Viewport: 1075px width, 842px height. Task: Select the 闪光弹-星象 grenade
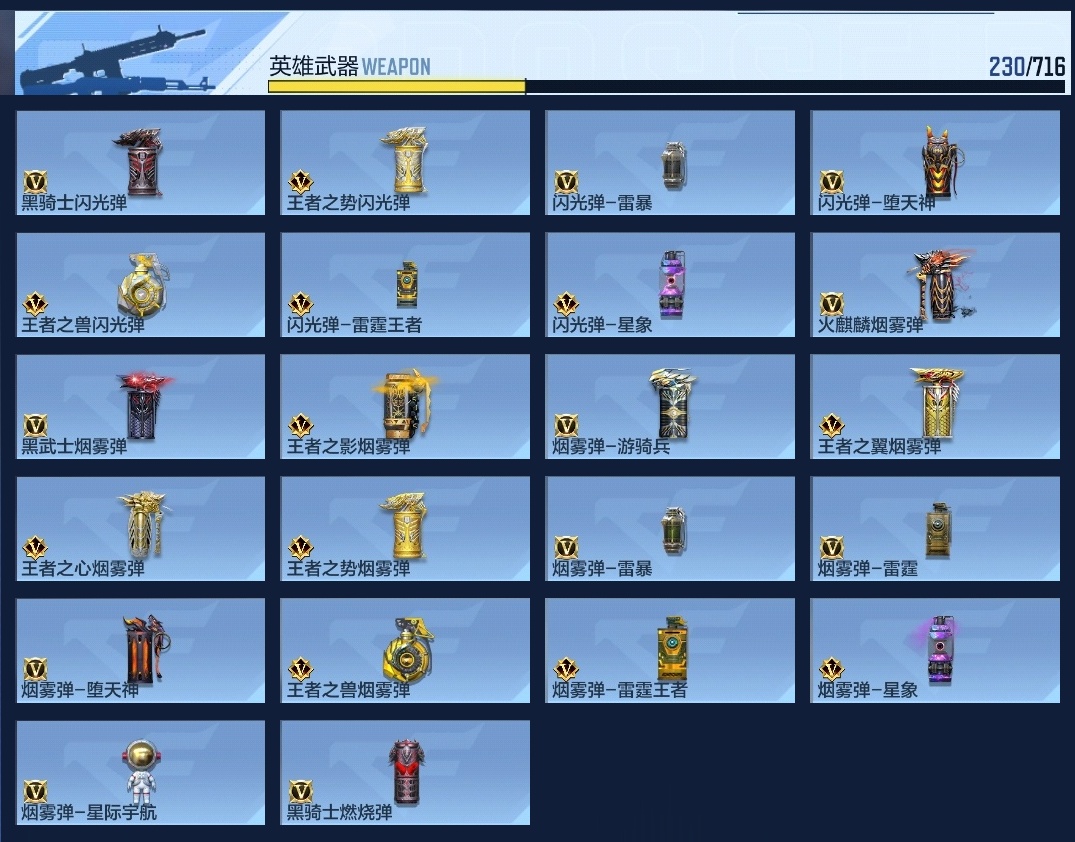point(670,285)
